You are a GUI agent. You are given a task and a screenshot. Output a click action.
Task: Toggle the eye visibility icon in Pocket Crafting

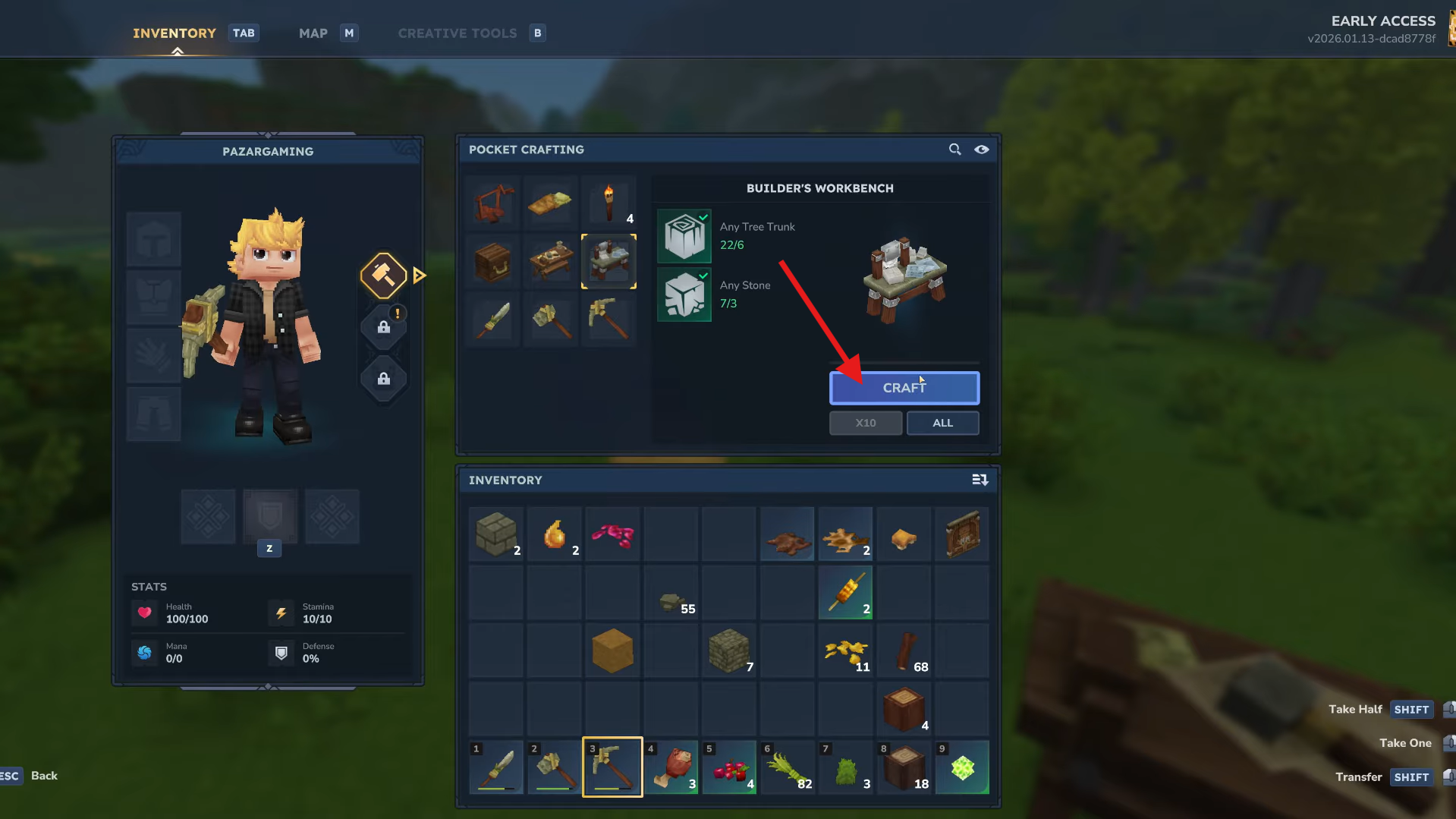tap(982, 150)
